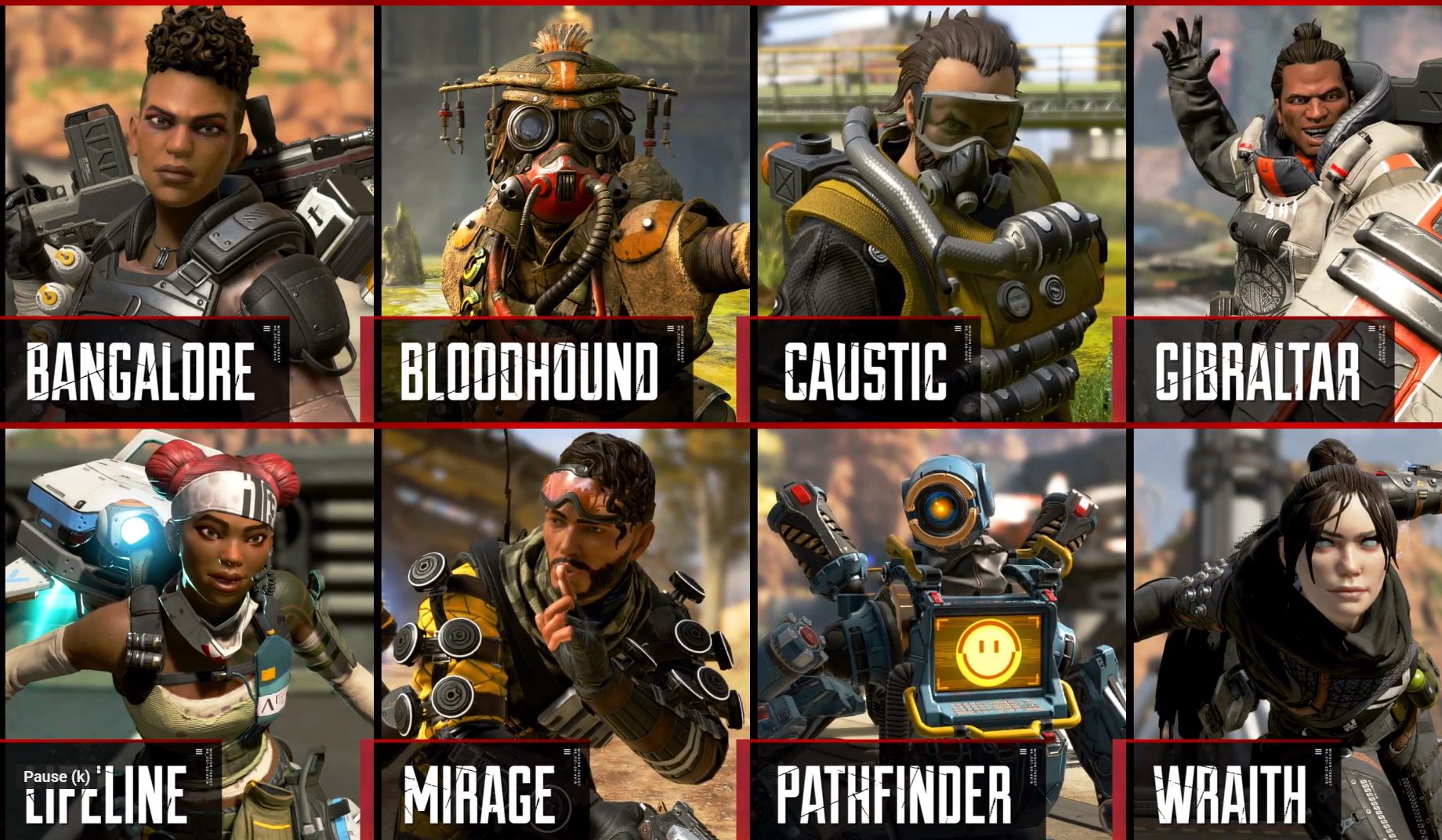Click the hamburger icon beside Bloodhound's name

pos(670,330)
